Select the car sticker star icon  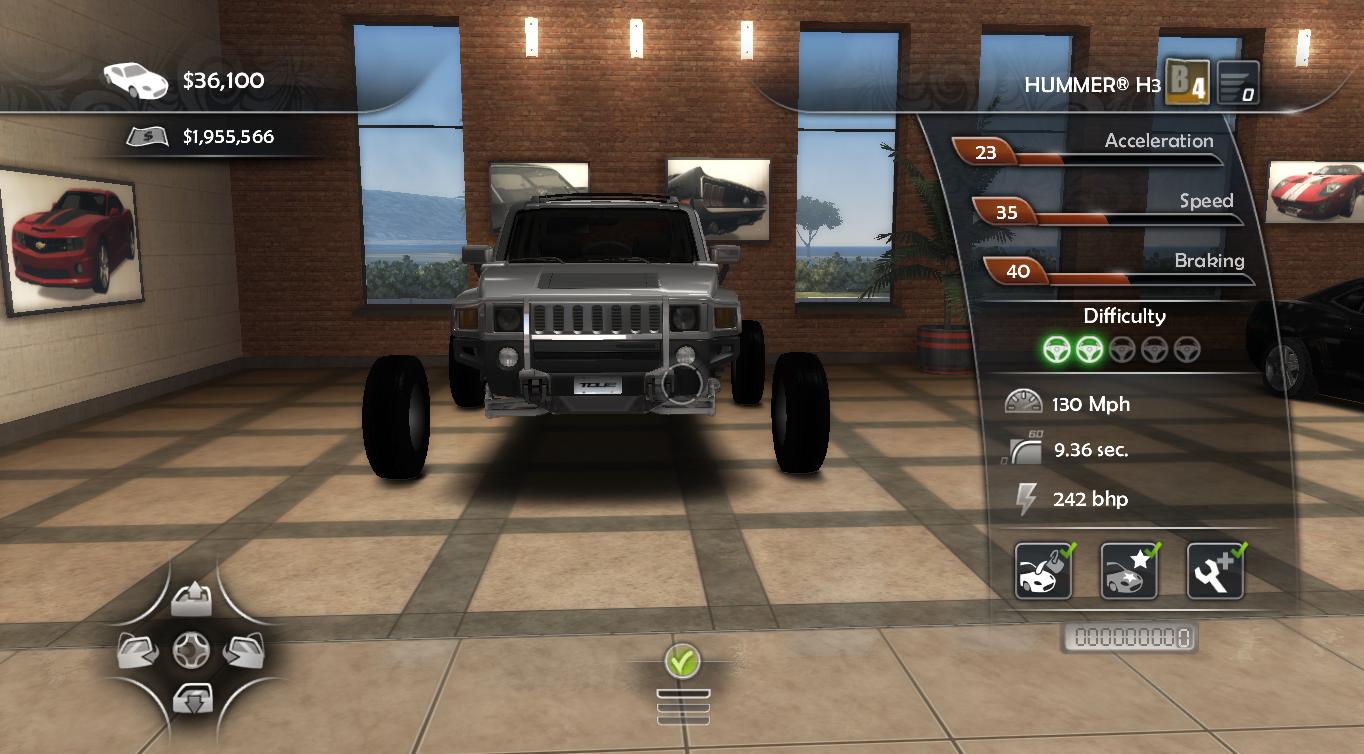click(x=1129, y=572)
